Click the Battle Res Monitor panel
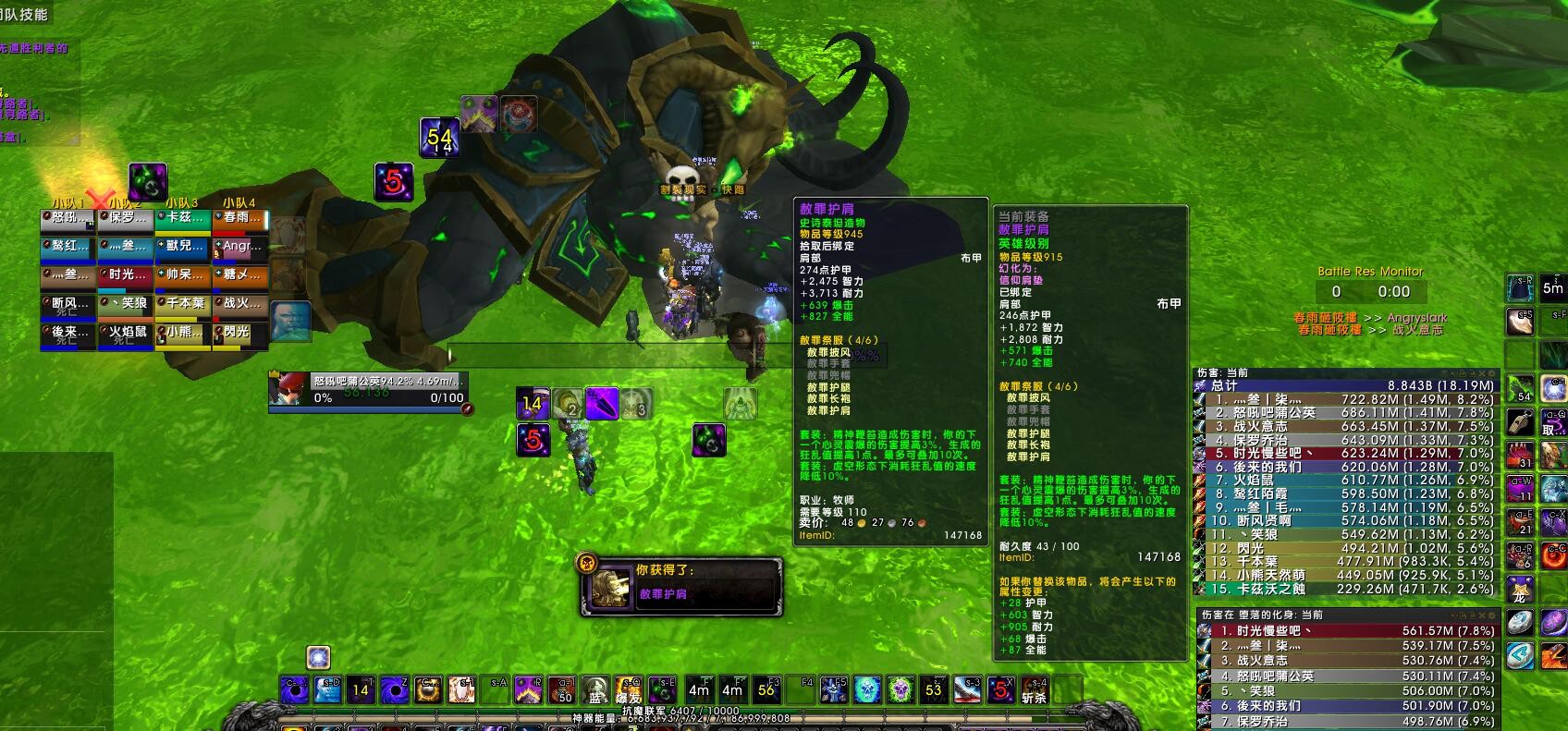The image size is (1568, 731). click(1369, 284)
